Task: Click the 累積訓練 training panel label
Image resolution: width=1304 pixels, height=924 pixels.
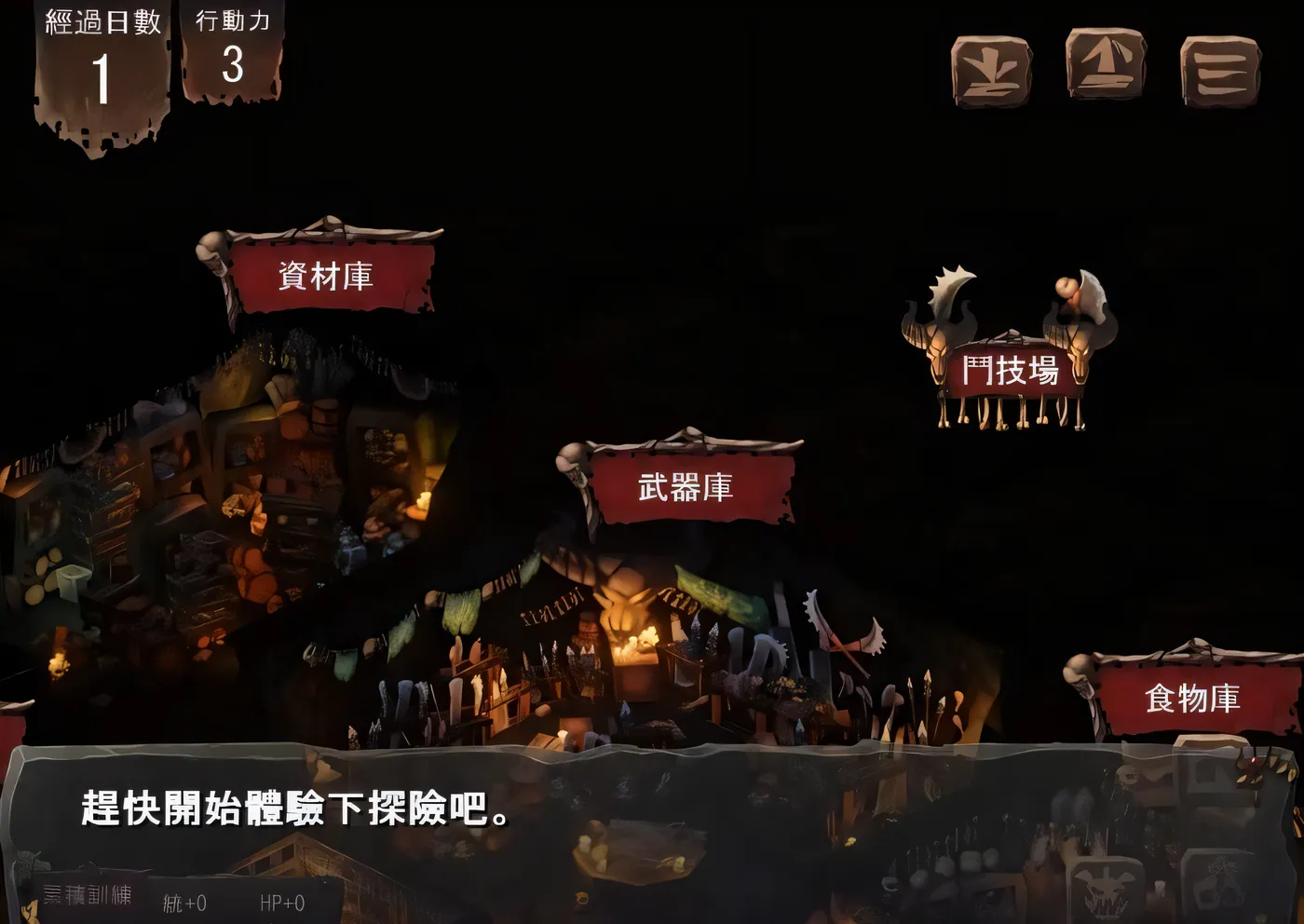Action: 88,897
